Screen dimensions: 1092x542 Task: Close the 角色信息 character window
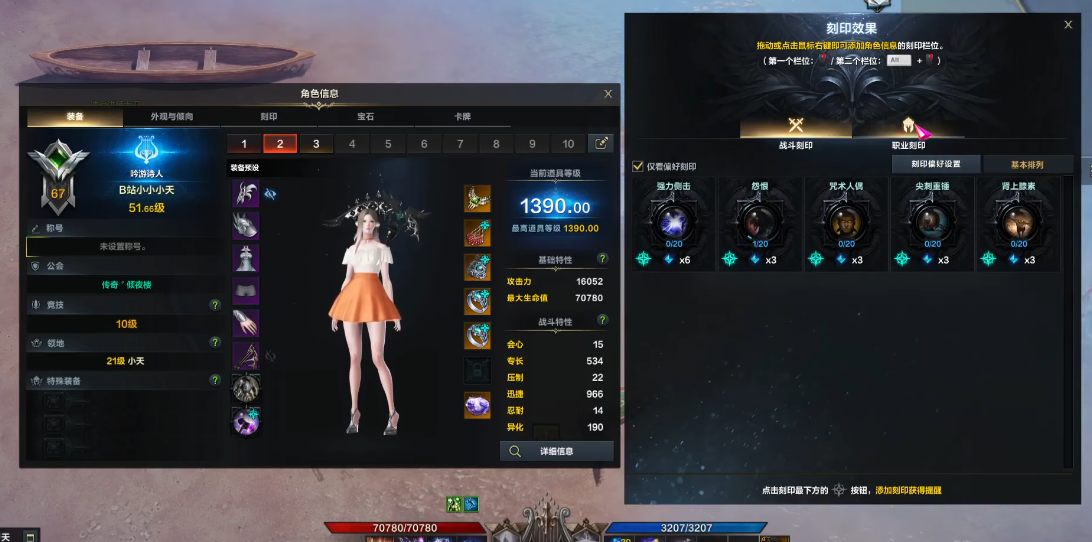[608, 94]
